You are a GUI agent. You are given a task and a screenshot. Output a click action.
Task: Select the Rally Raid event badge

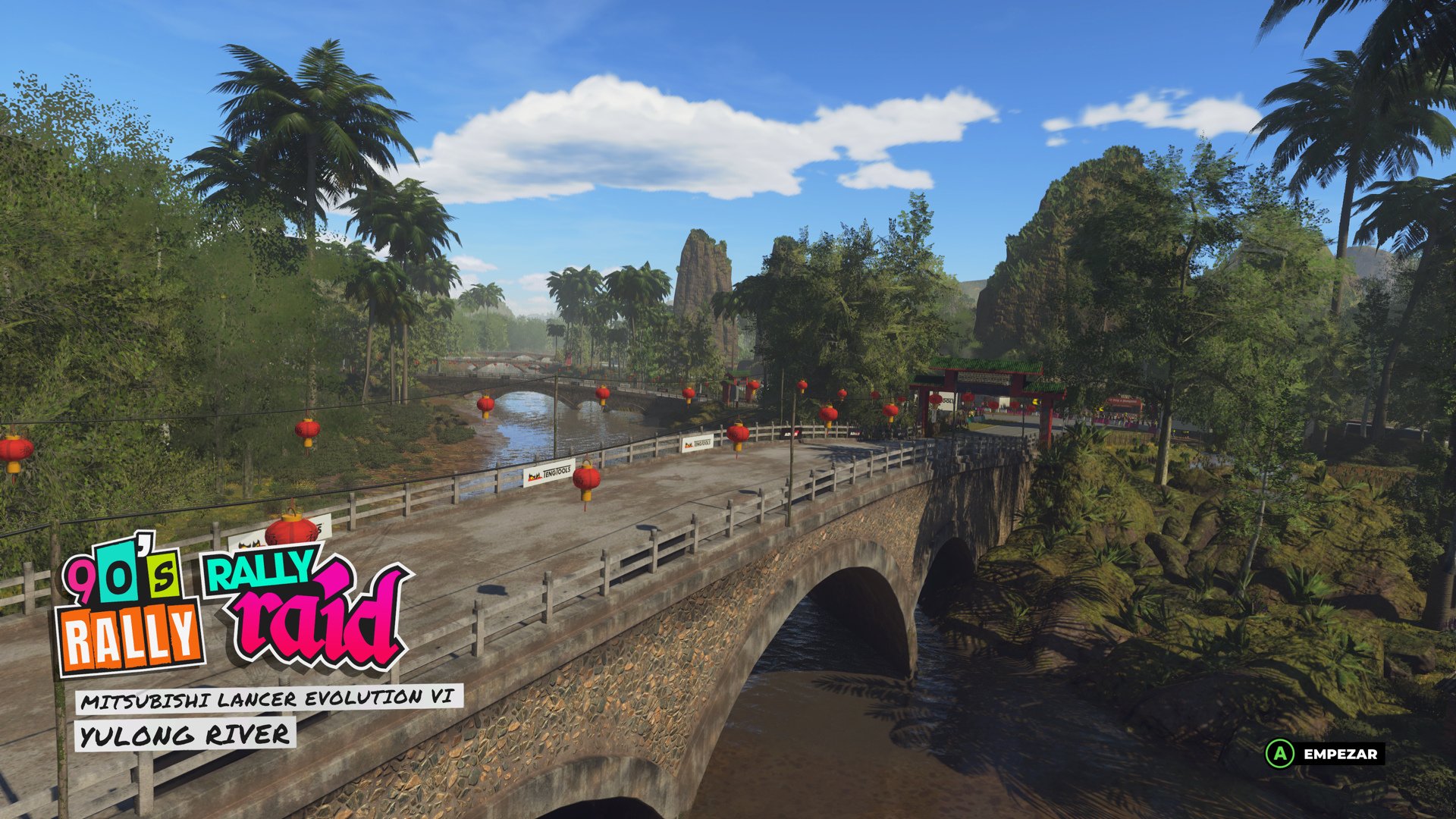click(x=303, y=599)
